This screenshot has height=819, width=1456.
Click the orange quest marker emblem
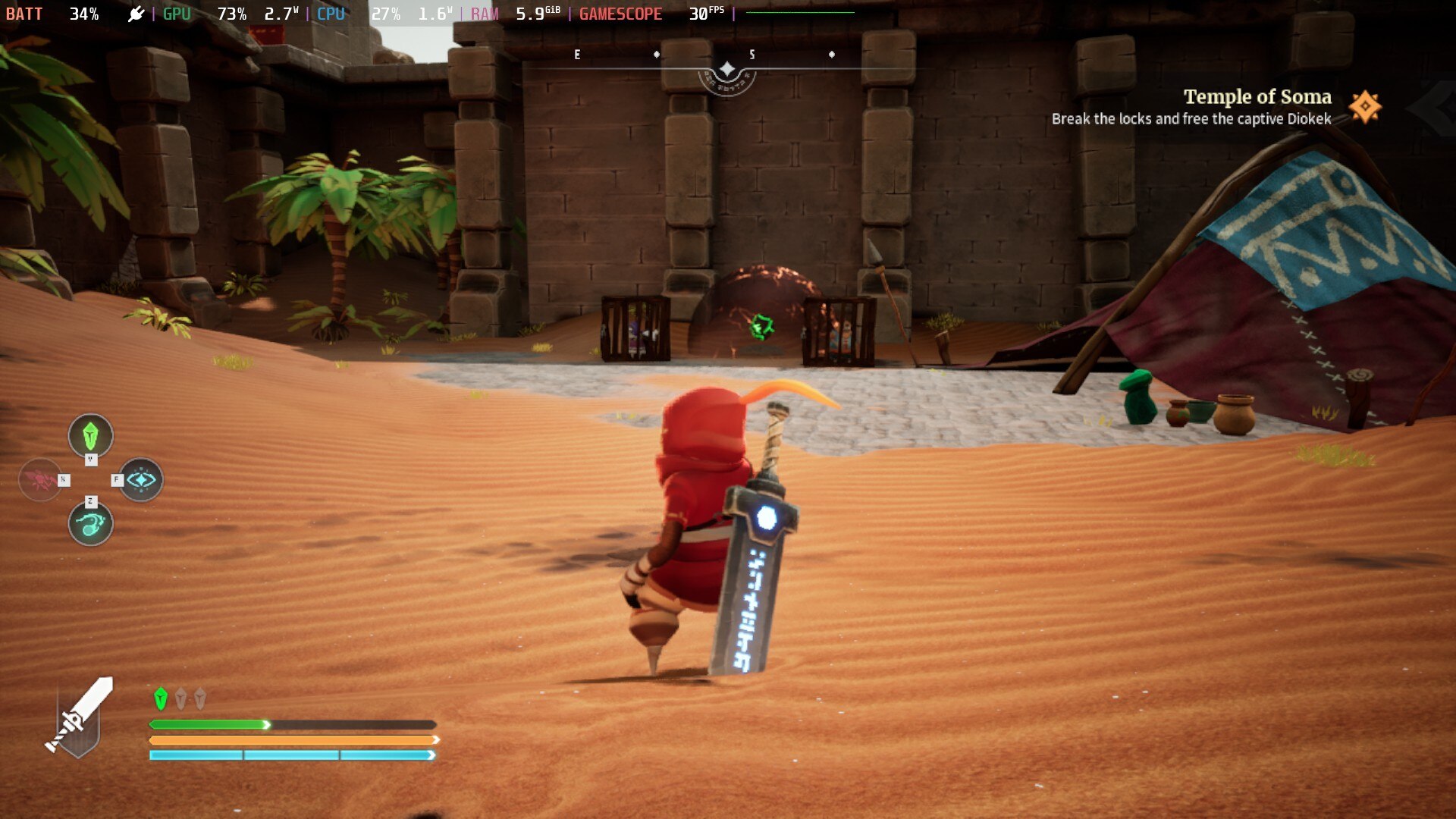point(1365,107)
